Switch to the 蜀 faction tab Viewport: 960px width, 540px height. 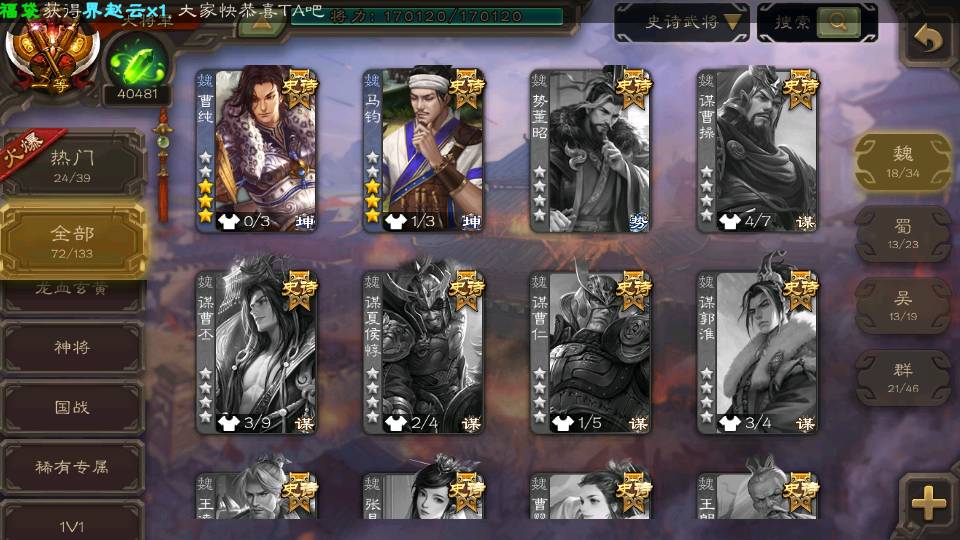pyautogui.click(x=902, y=234)
